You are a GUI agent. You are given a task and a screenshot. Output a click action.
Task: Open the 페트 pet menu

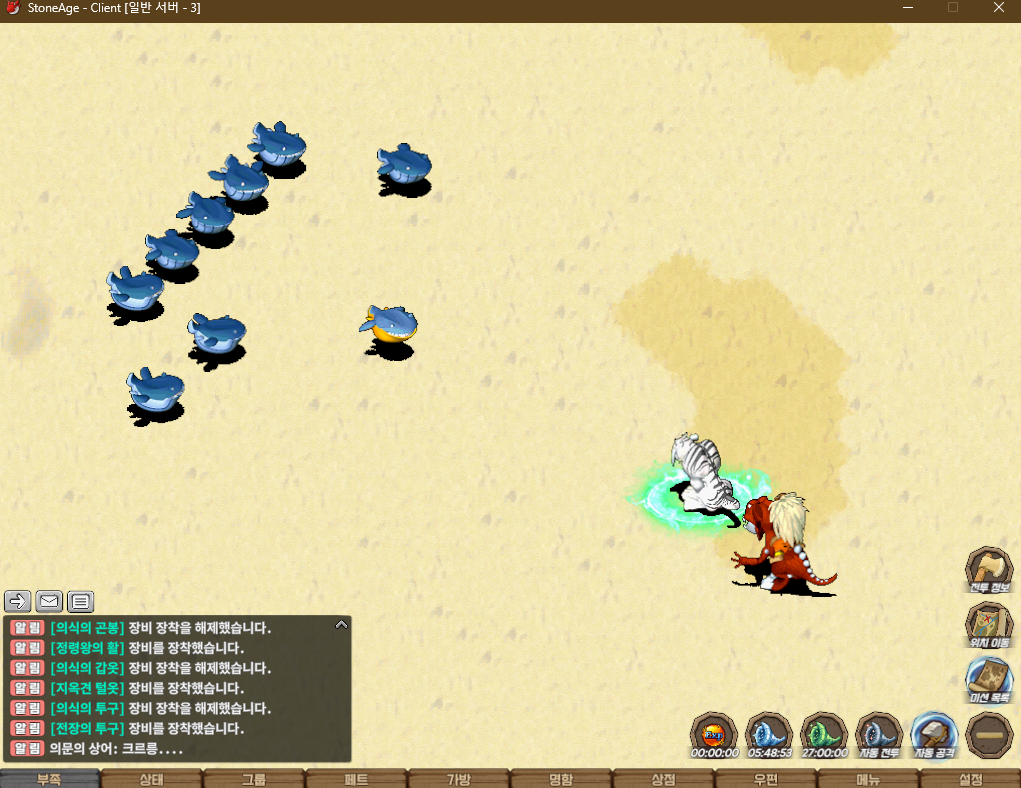coord(357,779)
